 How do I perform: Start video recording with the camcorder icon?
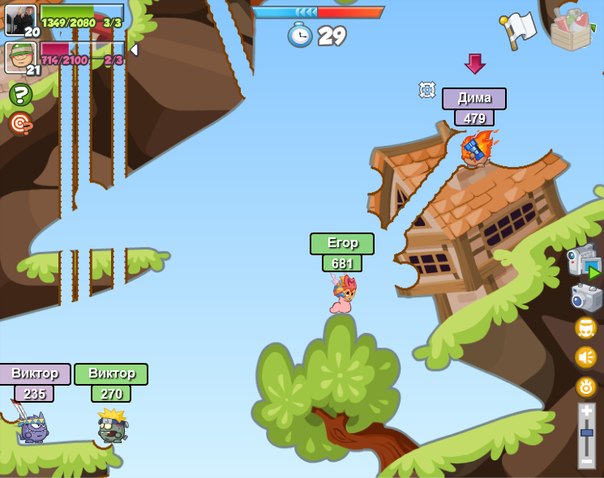point(584,261)
